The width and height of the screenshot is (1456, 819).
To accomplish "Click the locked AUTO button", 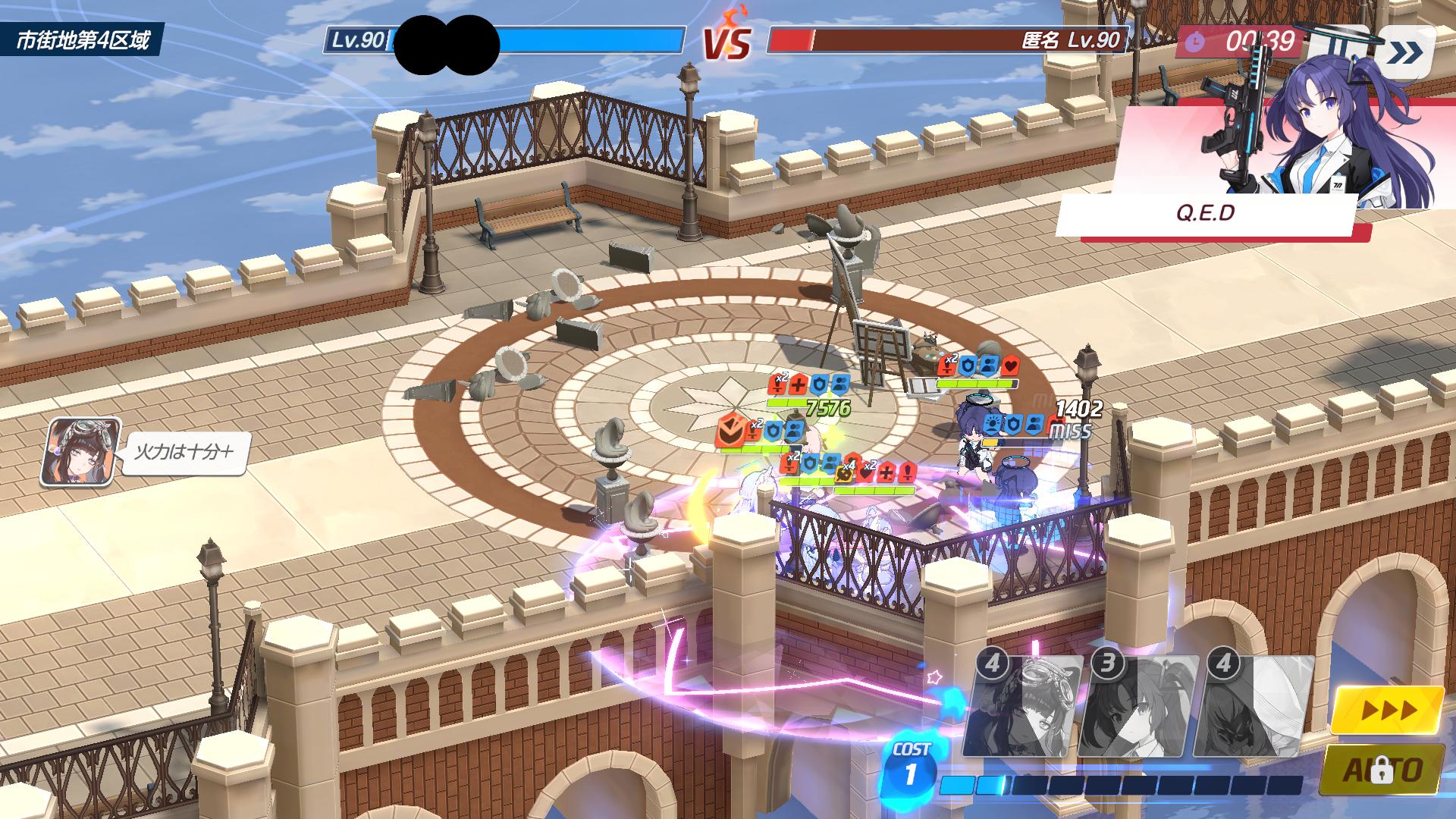I will tap(1382, 770).
